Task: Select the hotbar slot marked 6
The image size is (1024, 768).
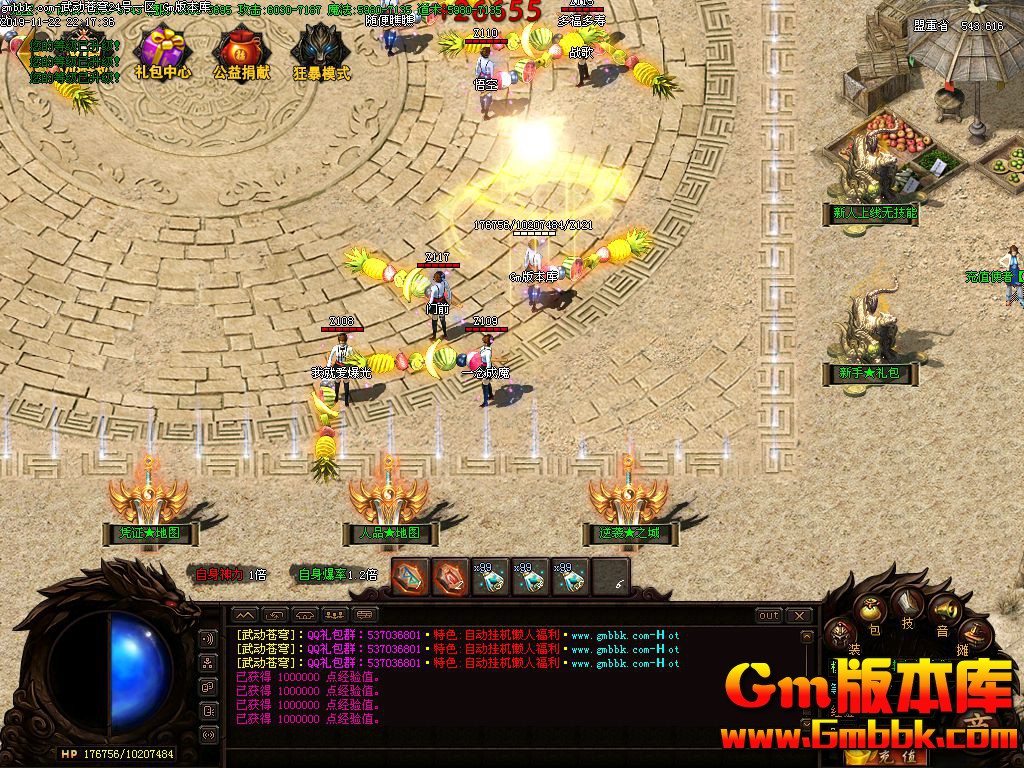Action: click(x=611, y=577)
